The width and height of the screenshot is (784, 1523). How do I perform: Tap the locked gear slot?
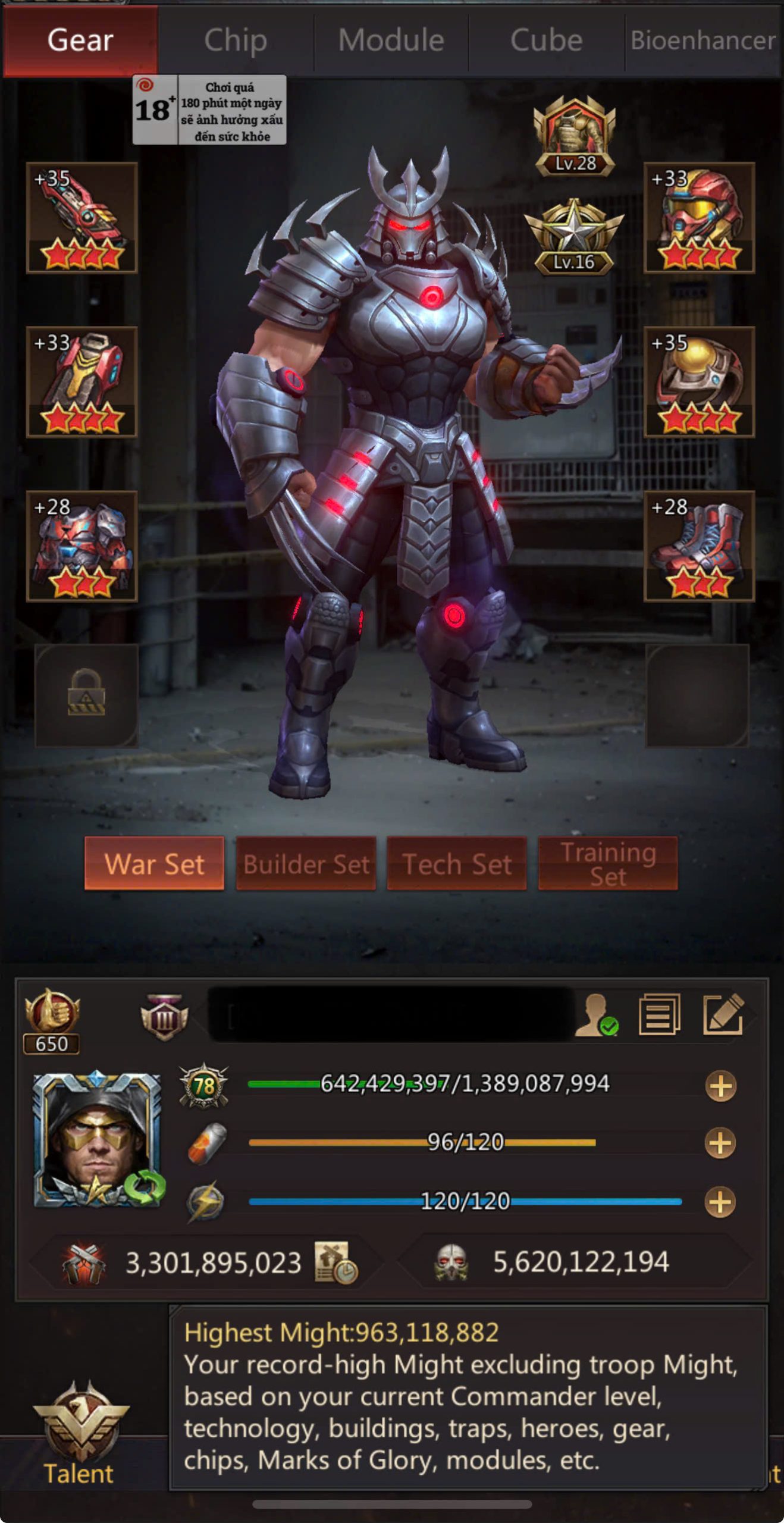(x=87, y=695)
